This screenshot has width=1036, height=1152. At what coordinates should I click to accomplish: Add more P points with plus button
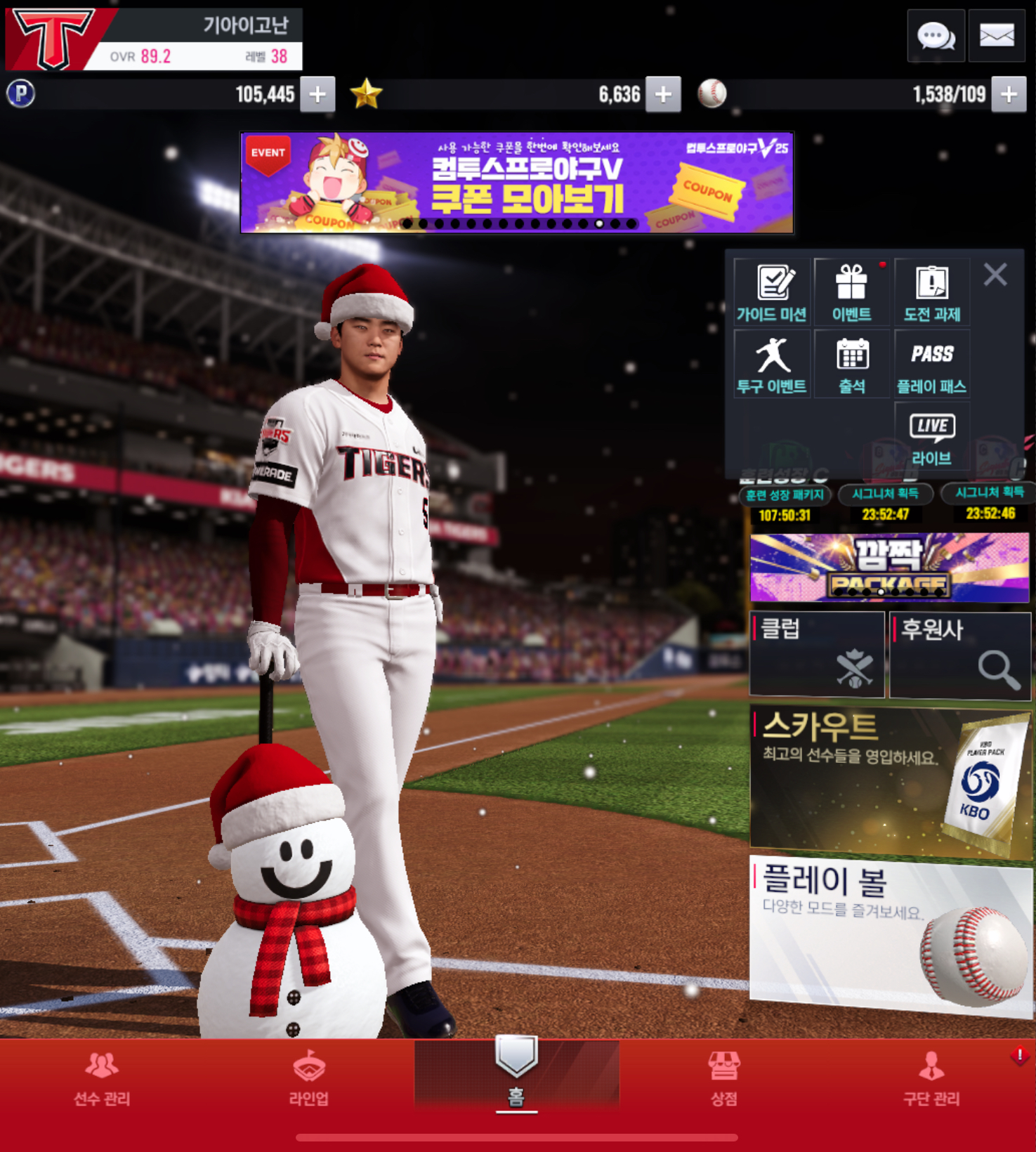[x=317, y=94]
